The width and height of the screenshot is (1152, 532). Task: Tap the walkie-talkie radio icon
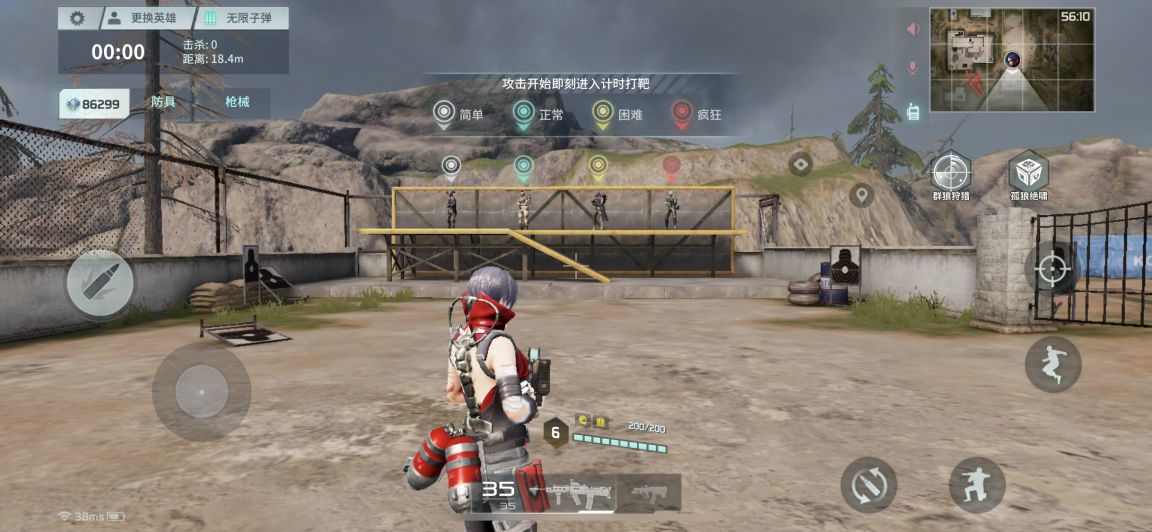912,111
